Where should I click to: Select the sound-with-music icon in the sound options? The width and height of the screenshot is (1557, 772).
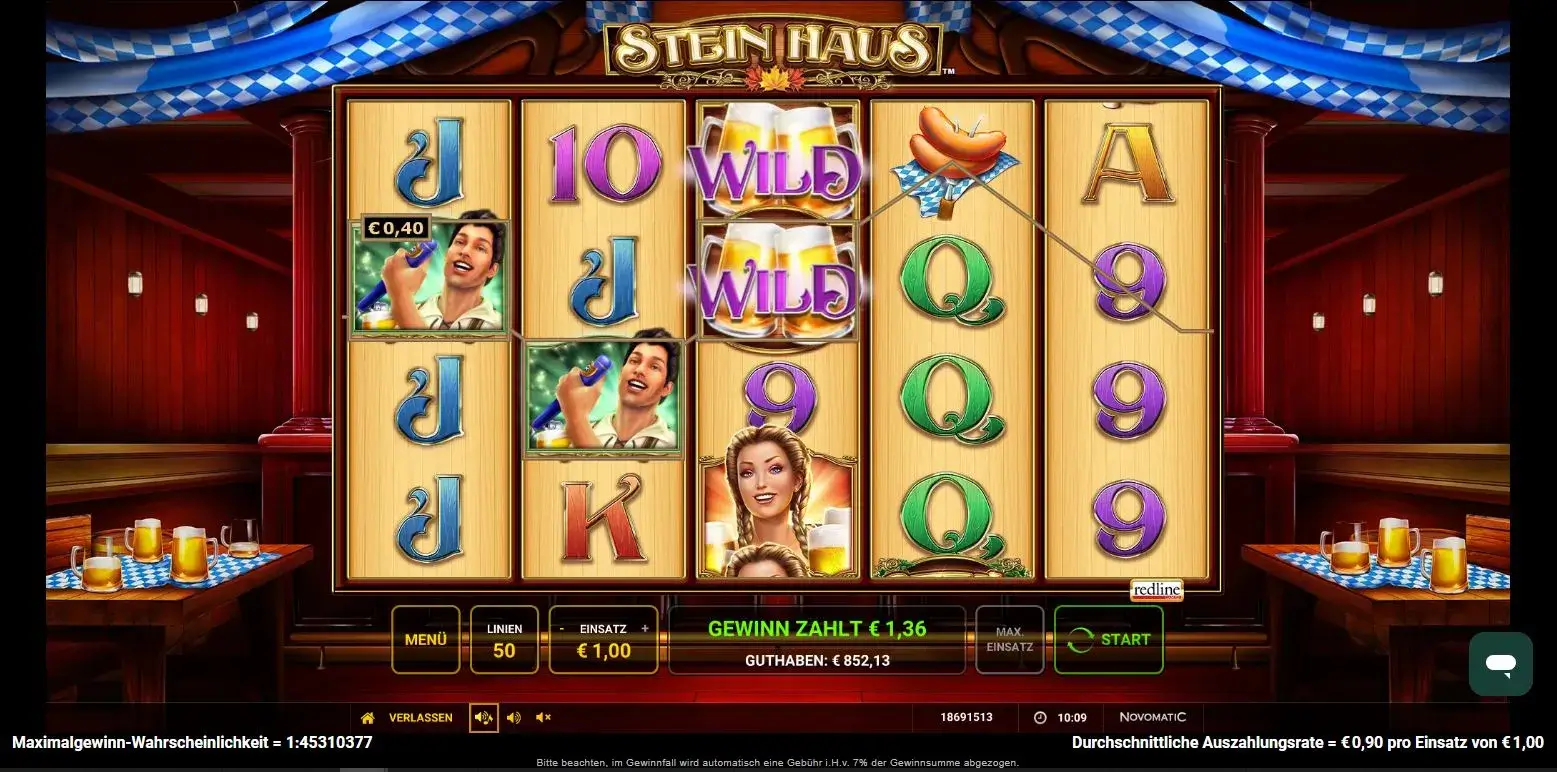(x=484, y=717)
